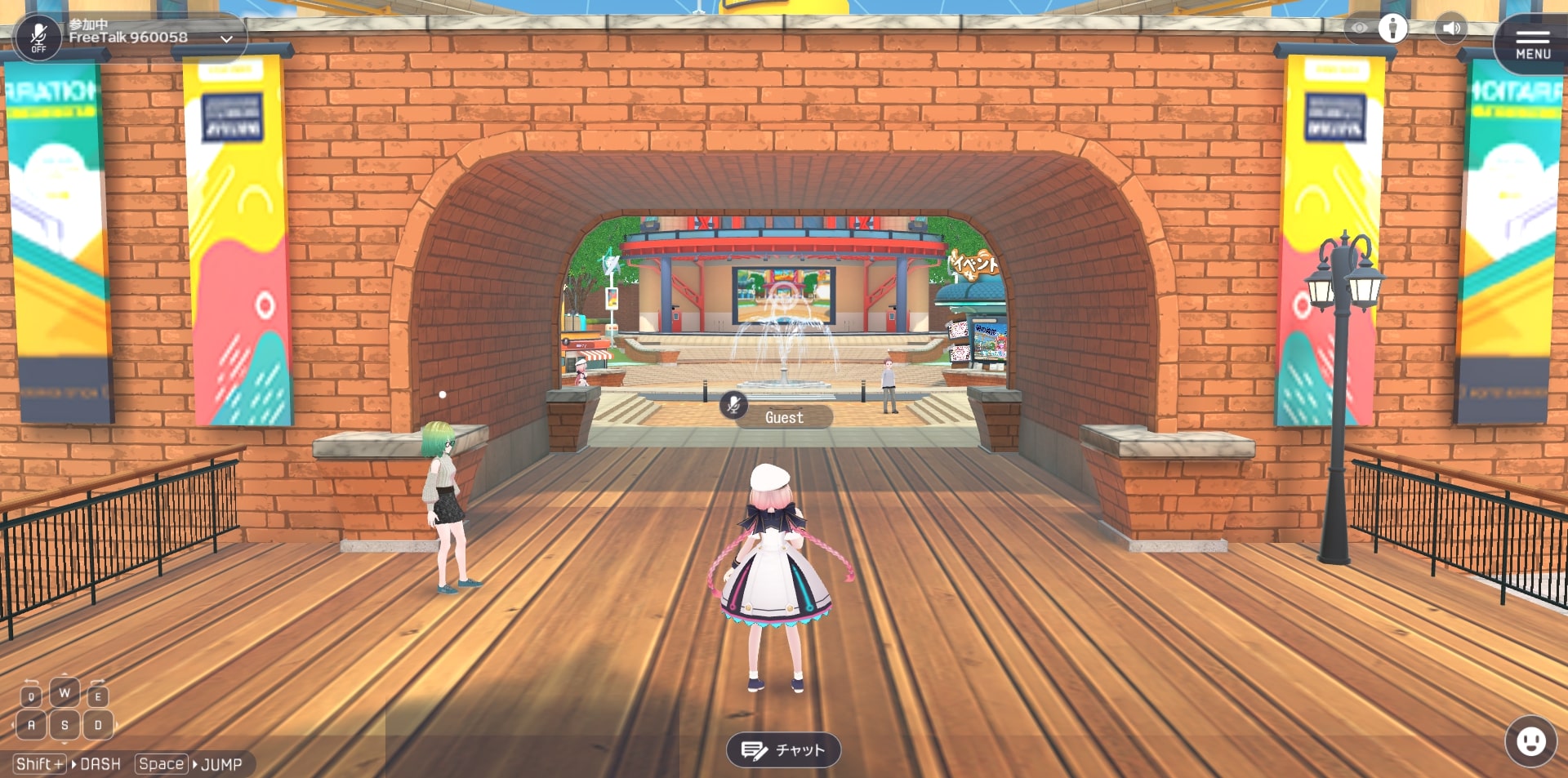Expand the FreeTalk 960058 channel dropdown

(x=226, y=38)
